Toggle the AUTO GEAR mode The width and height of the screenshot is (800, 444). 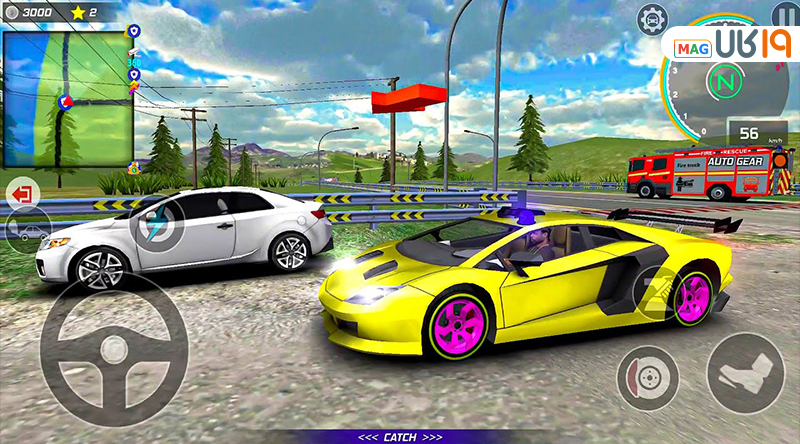coord(734,160)
